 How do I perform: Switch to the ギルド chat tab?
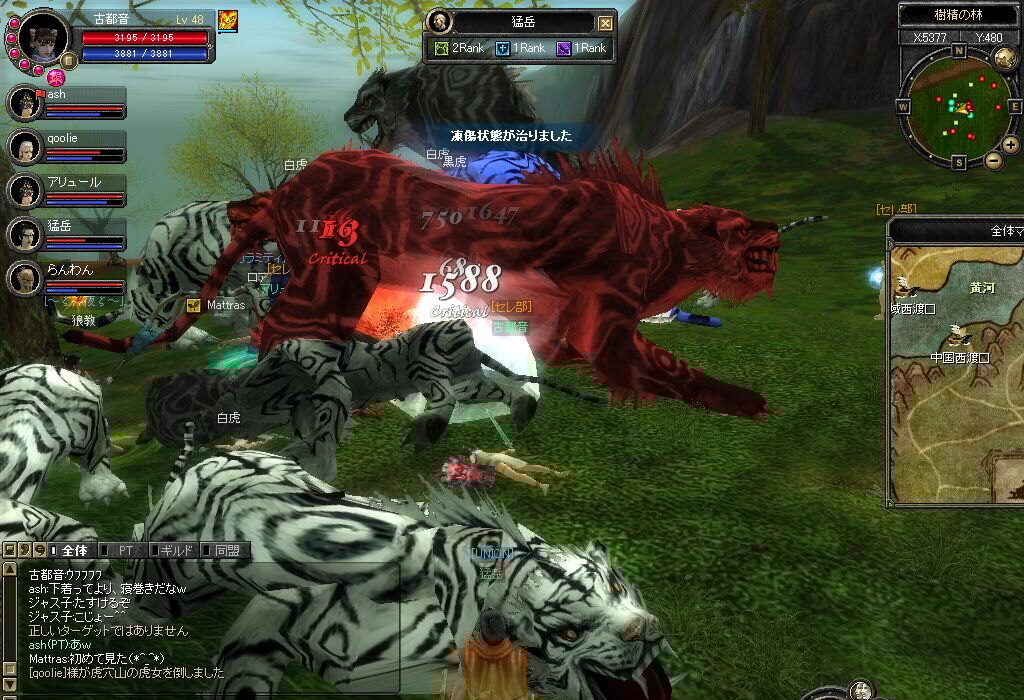(174, 550)
